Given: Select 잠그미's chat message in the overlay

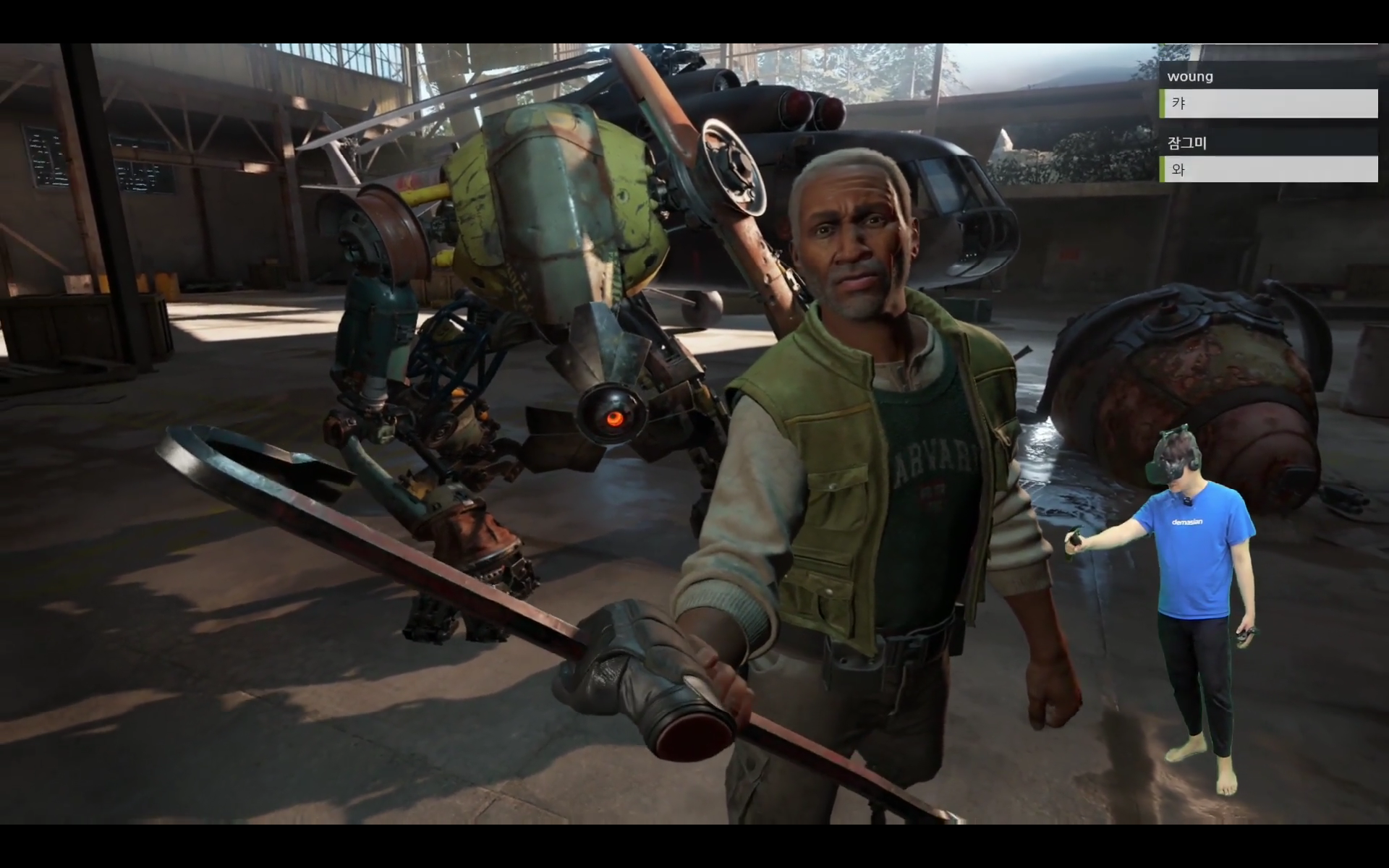Looking at the screenshot, I should click(x=1268, y=170).
